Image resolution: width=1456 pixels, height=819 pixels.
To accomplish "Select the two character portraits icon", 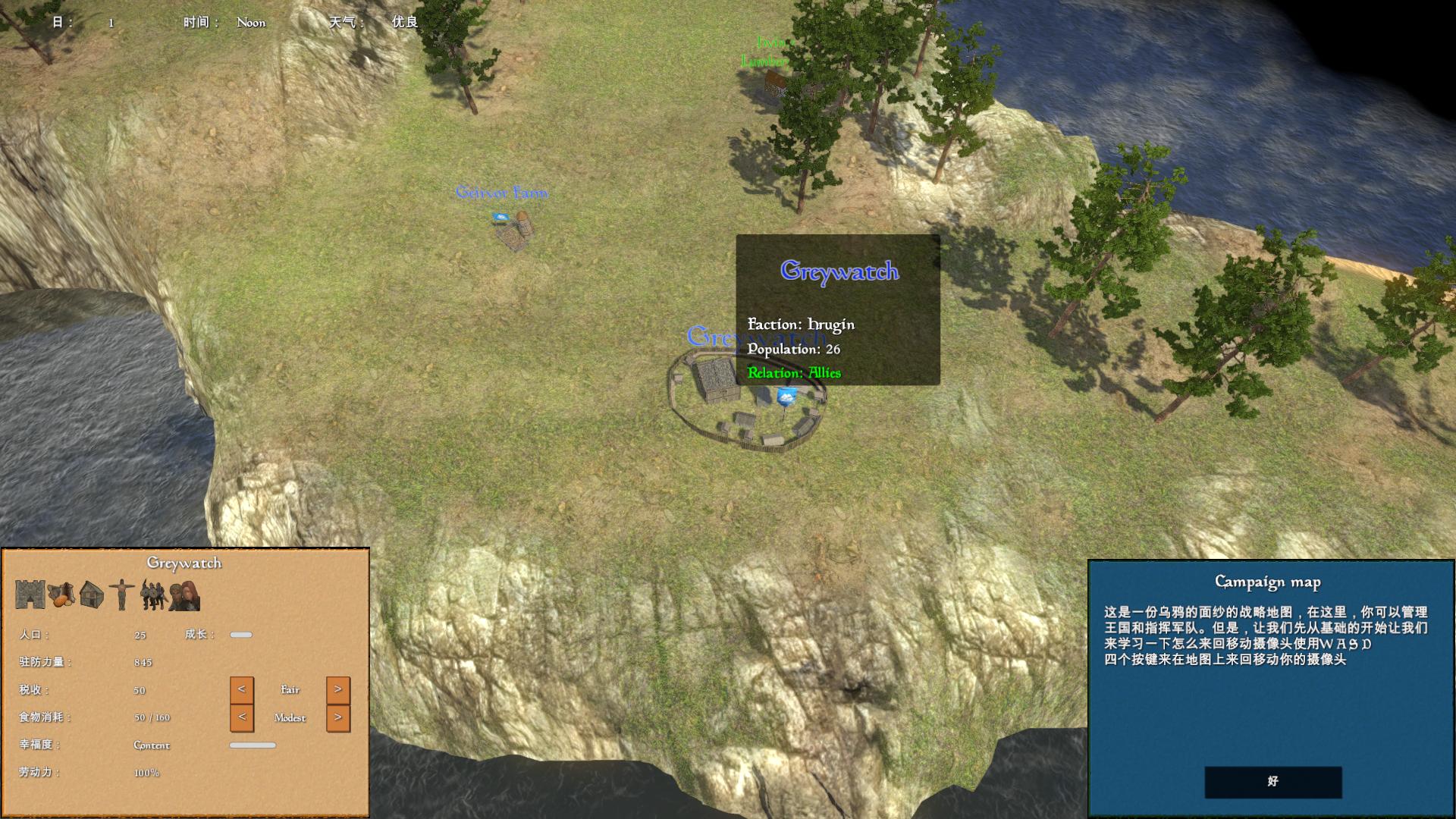I will [184, 595].
